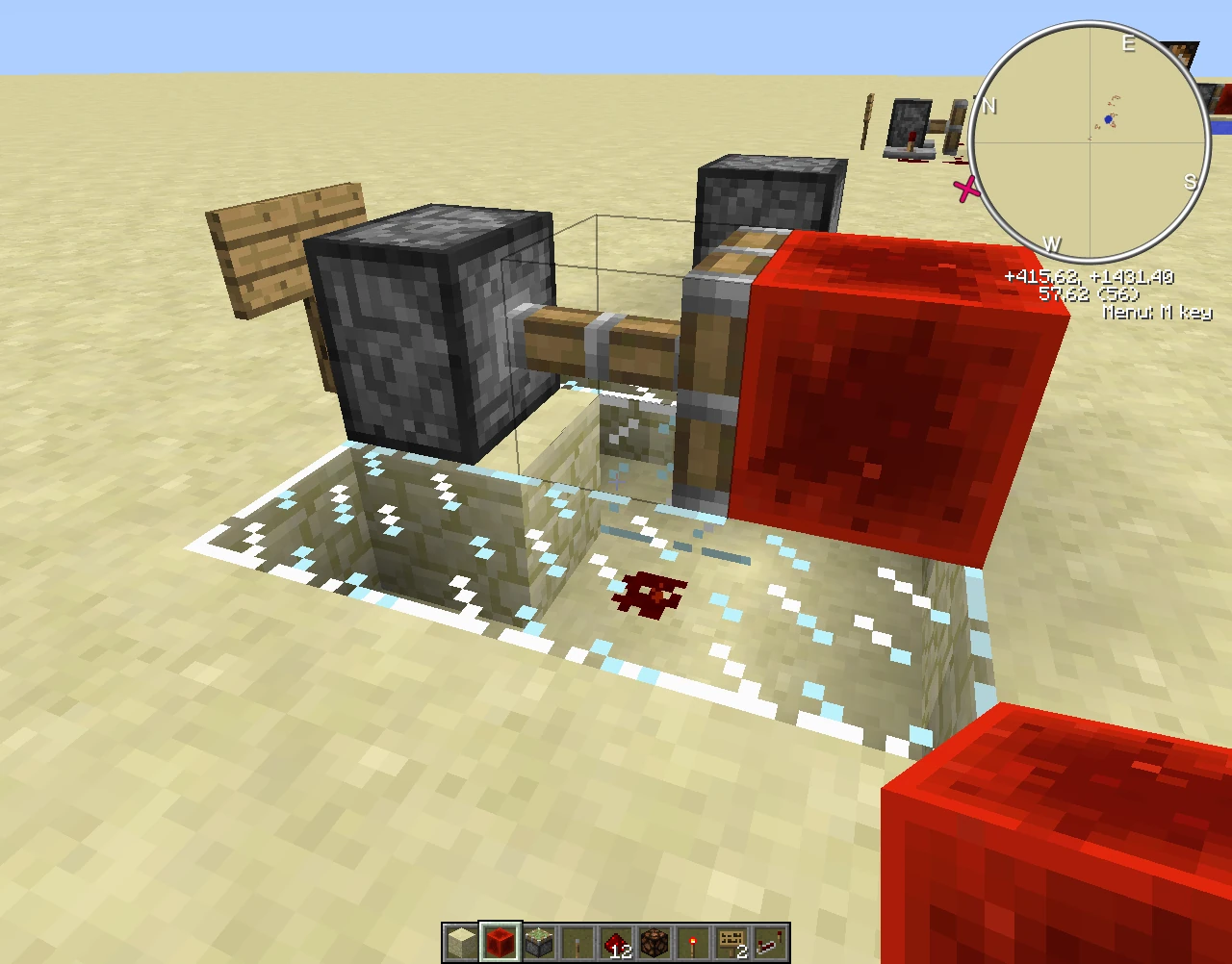Select the stick in the fourth hotbar slot
This screenshot has height=964, width=1232.
click(576, 941)
